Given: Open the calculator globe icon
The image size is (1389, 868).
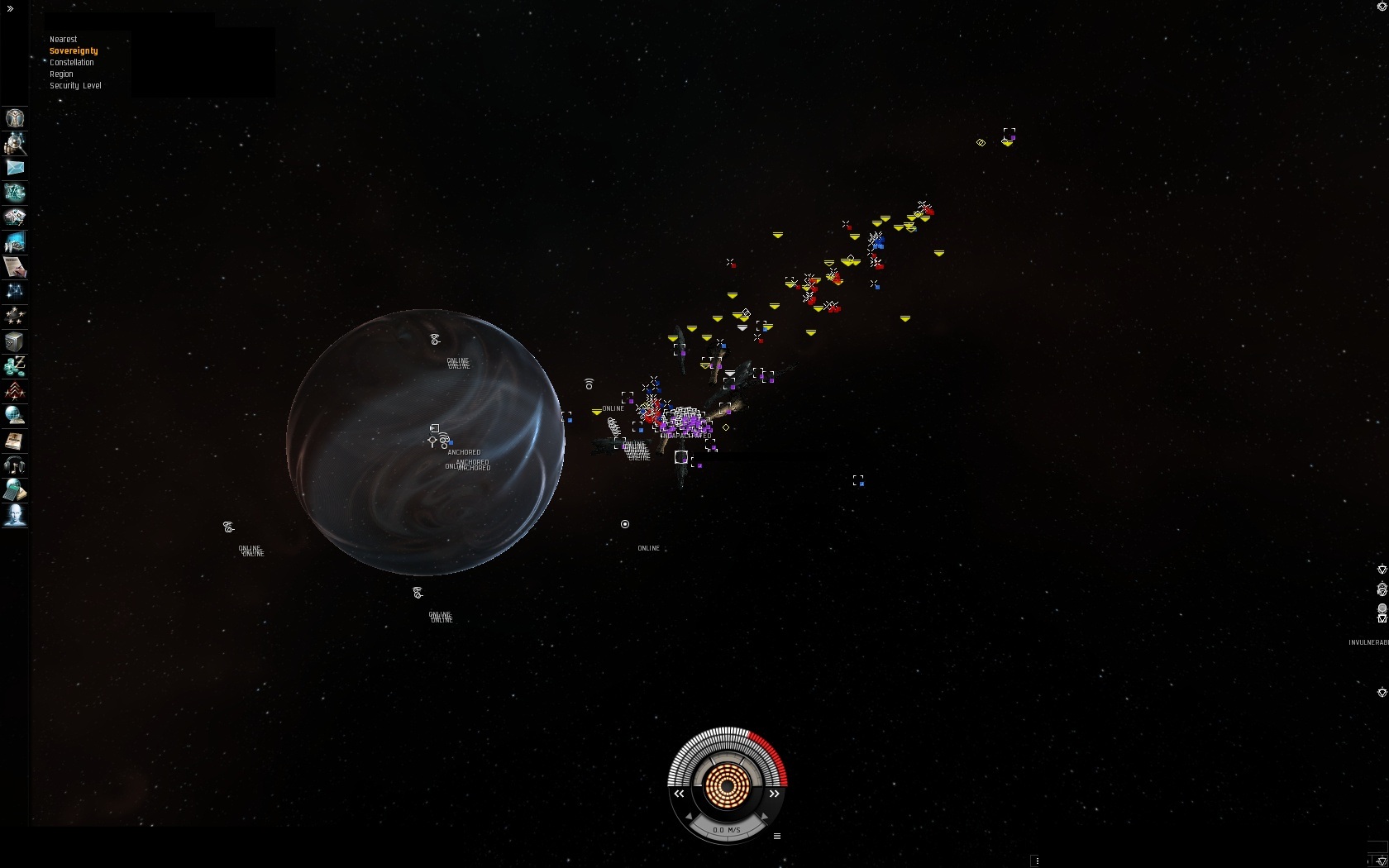Looking at the screenshot, I should (15, 490).
